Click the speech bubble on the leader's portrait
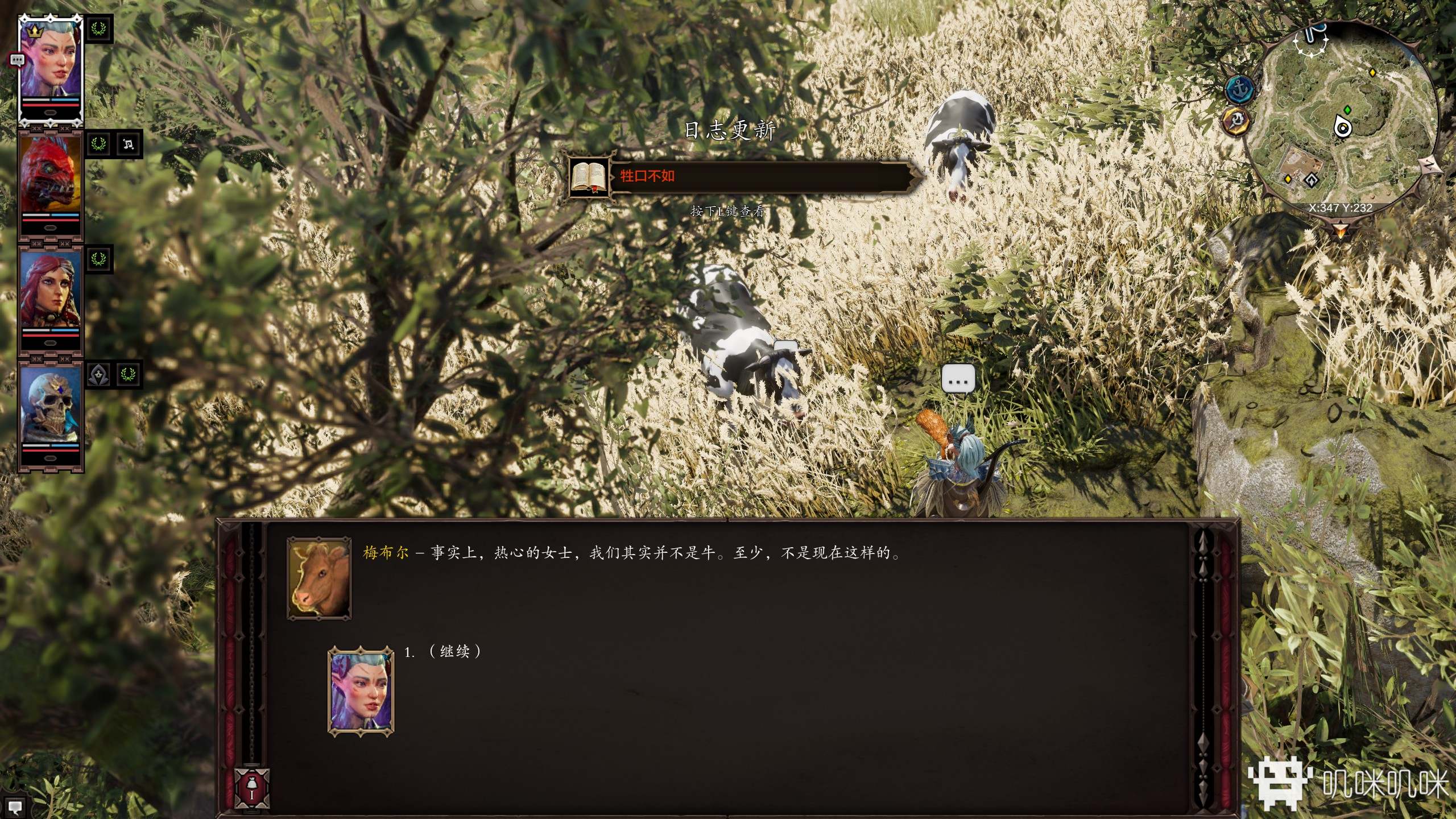This screenshot has height=819, width=1456. (17, 60)
